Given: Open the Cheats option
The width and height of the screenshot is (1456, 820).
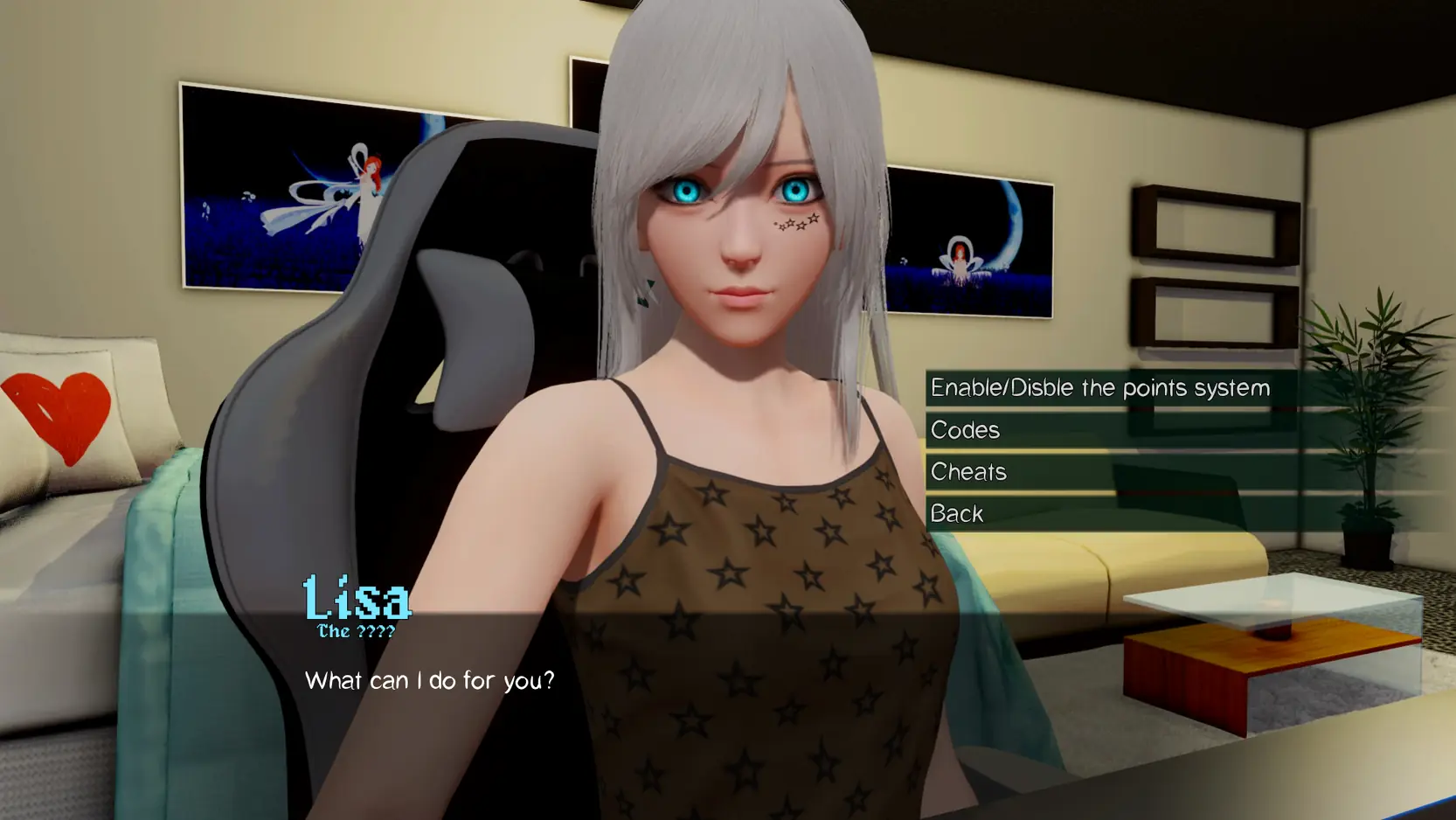Looking at the screenshot, I should coord(969,472).
